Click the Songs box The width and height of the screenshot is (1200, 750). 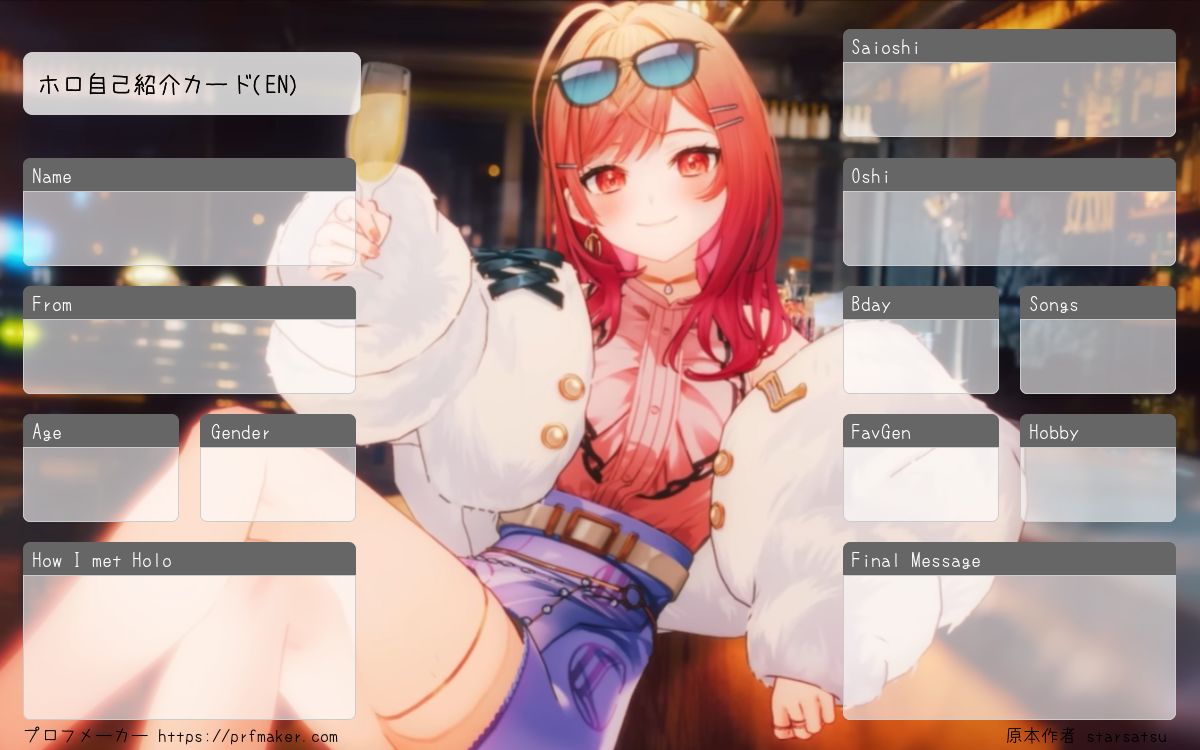(1097, 356)
